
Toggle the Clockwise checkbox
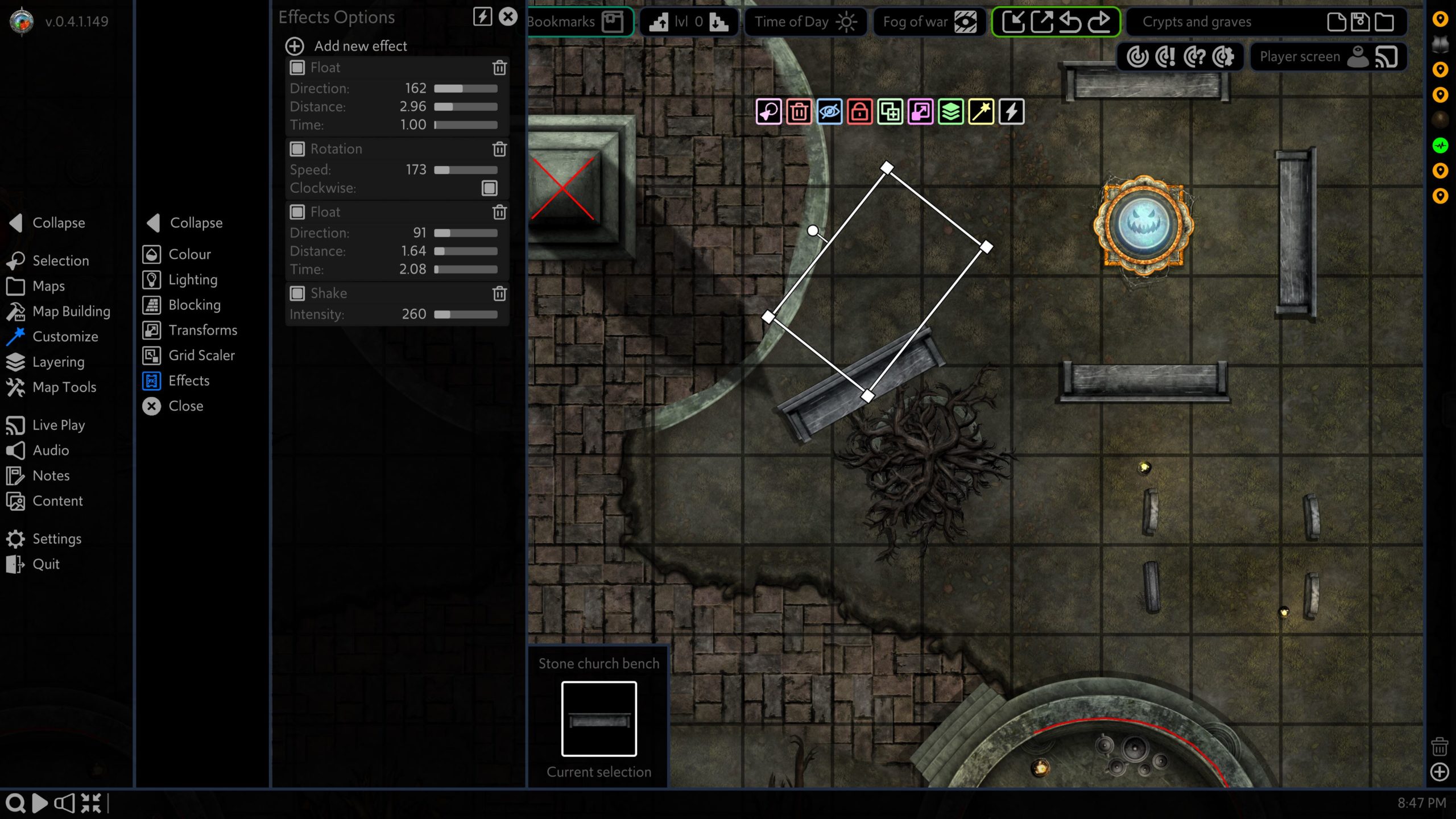pos(489,188)
